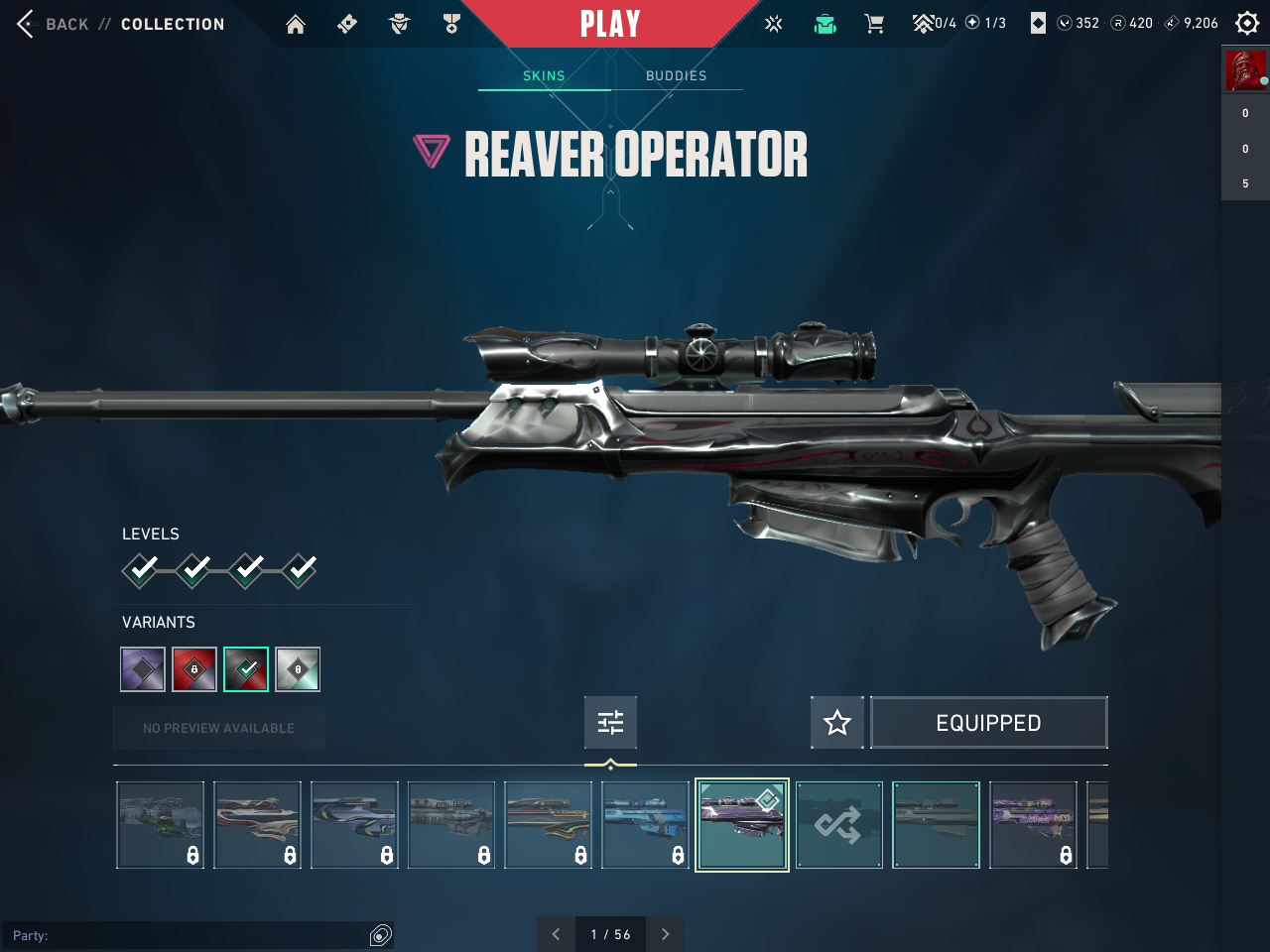Select the random shuffle skin tile
Screen dimensions: 1270x952
[x=838, y=825]
